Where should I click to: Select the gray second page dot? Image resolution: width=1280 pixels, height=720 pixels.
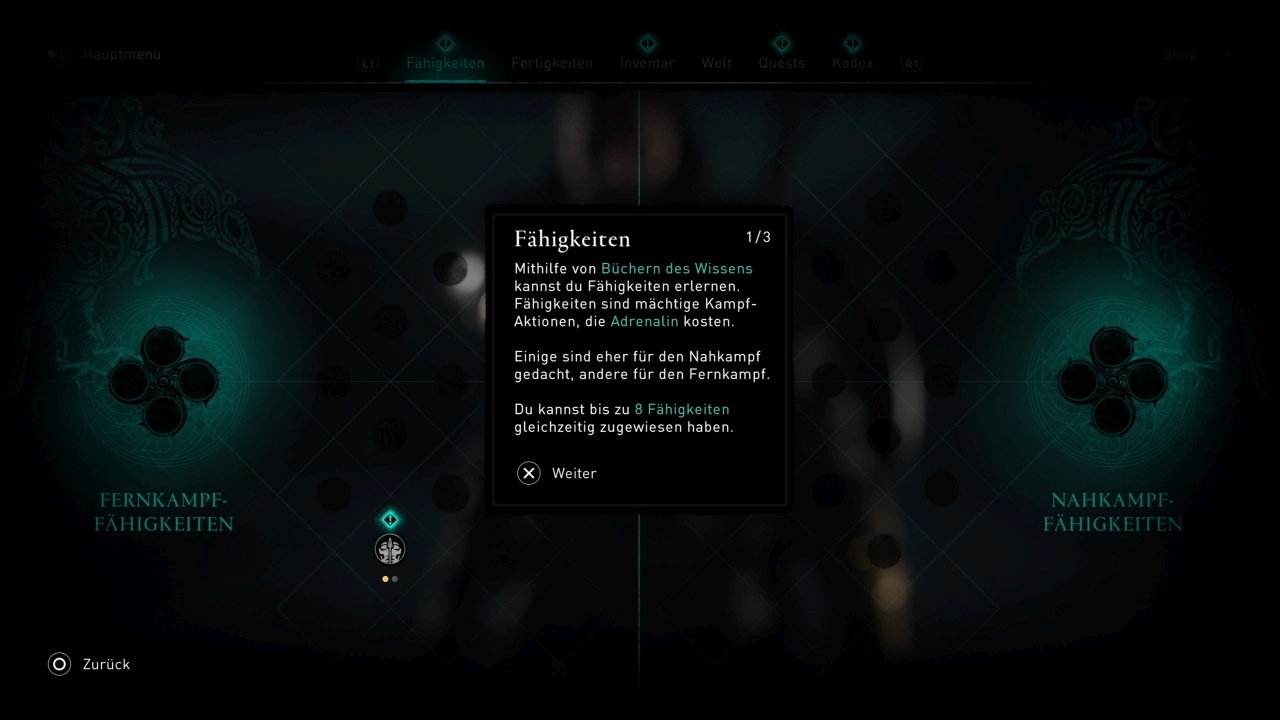(395, 578)
